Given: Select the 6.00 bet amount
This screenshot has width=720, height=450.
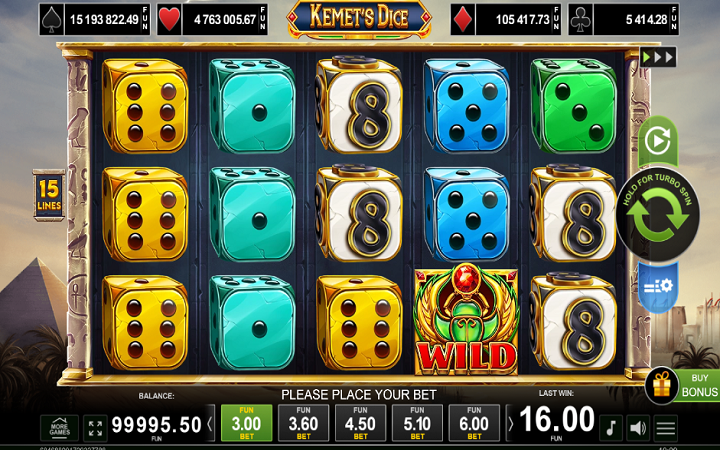Looking at the screenshot, I should pyautogui.click(x=475, y=424).
